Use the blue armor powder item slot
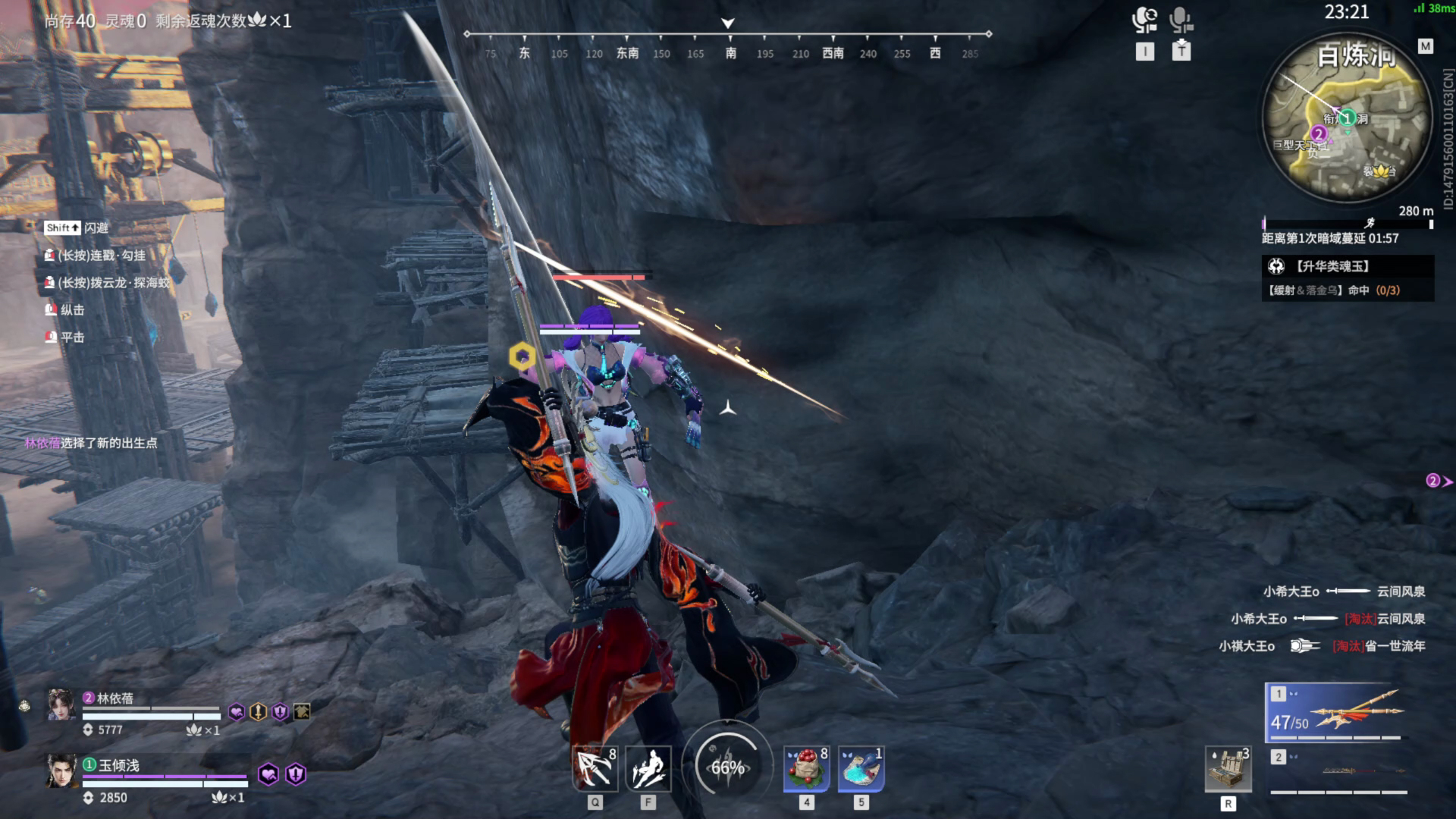This screenshot has height=819, width=1456. point(861,769)
